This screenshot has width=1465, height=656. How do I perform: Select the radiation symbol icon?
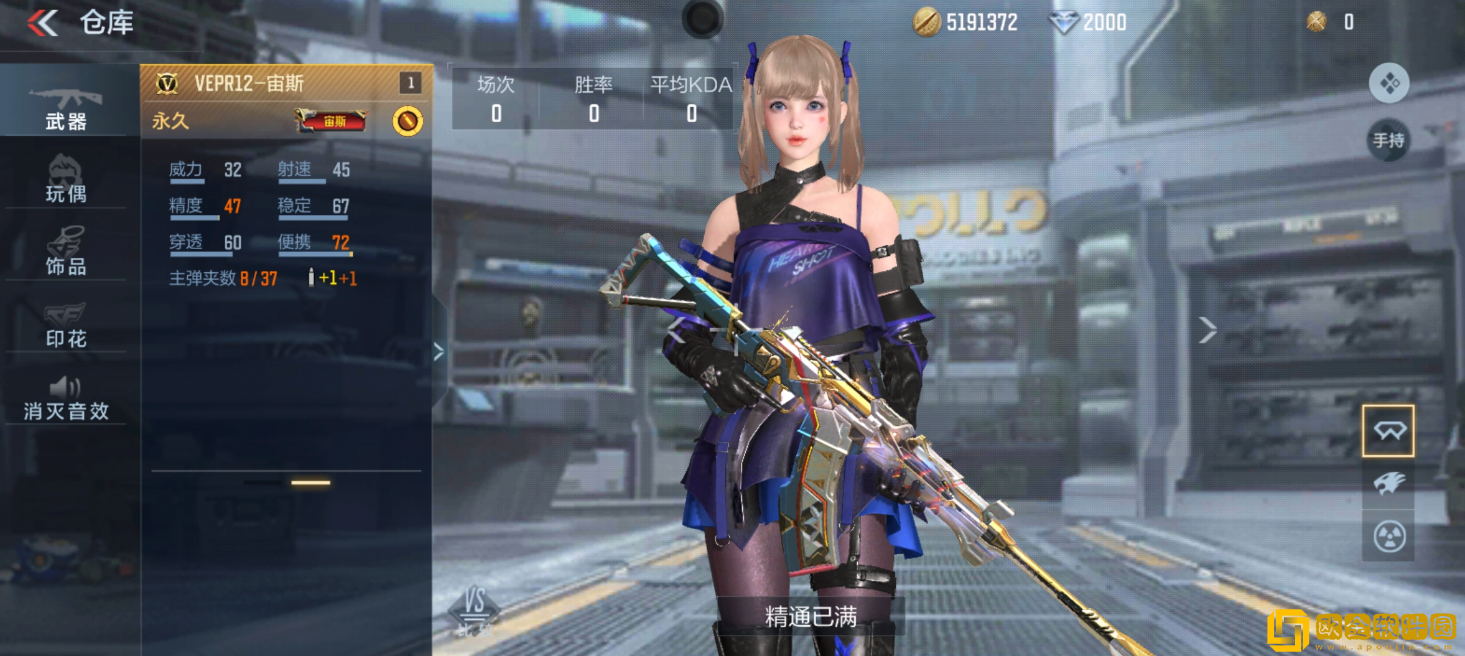pyautogui.click(x=1388, y=537)
